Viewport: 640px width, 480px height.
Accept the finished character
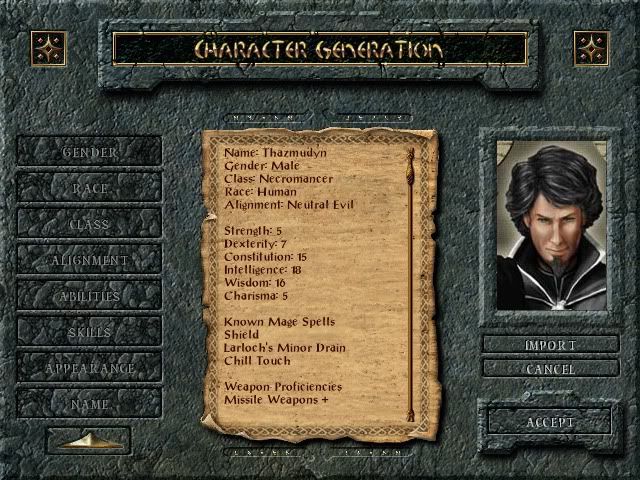tap(550, 422)
